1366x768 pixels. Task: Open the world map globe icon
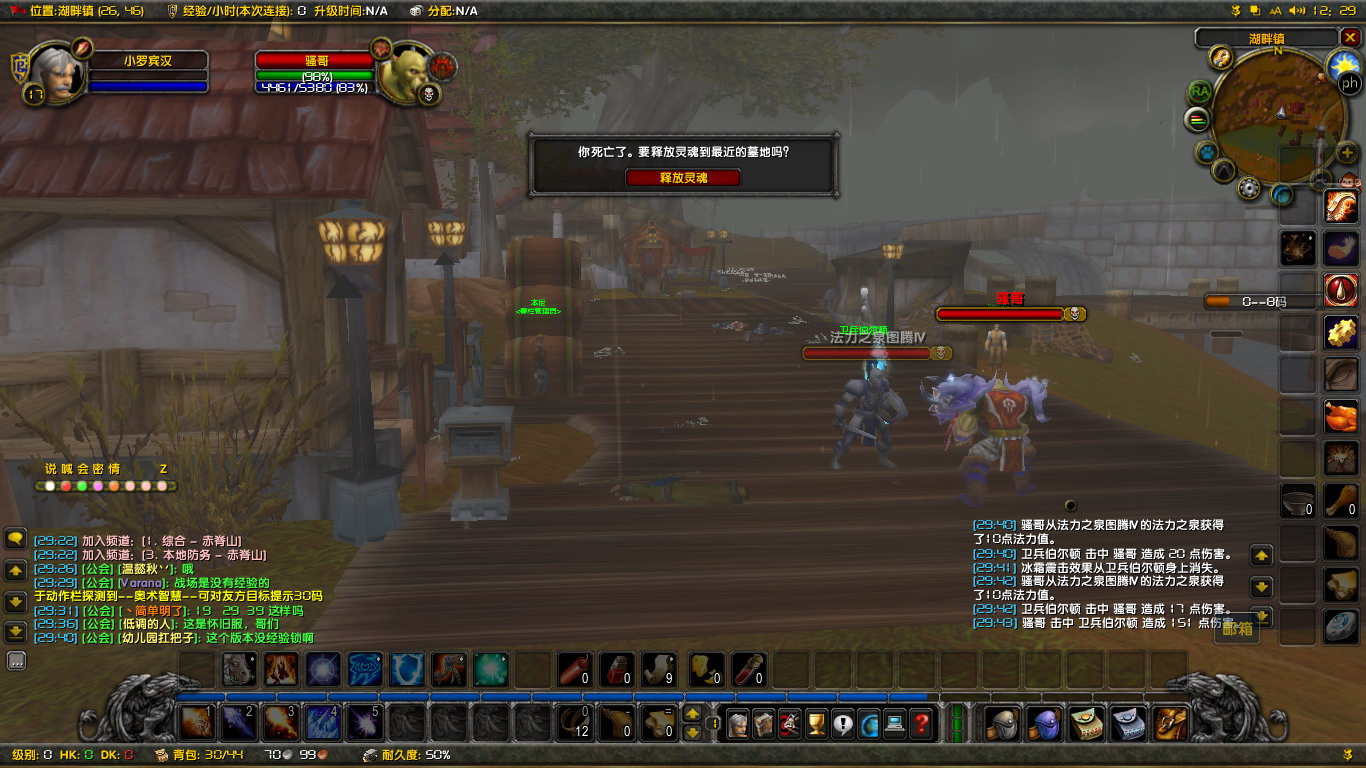pyautogui.click(x=870, y=723)
